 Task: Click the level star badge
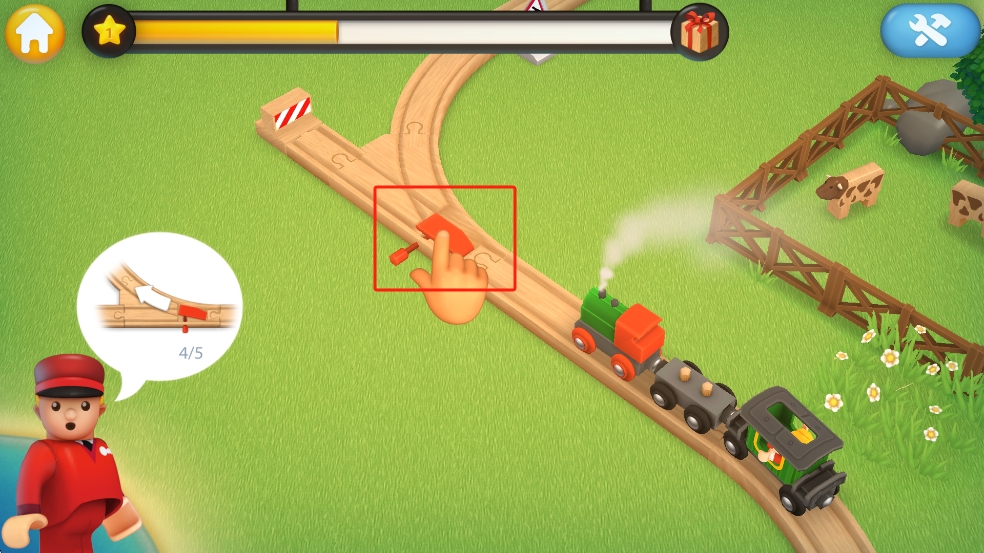click(109, 31)
